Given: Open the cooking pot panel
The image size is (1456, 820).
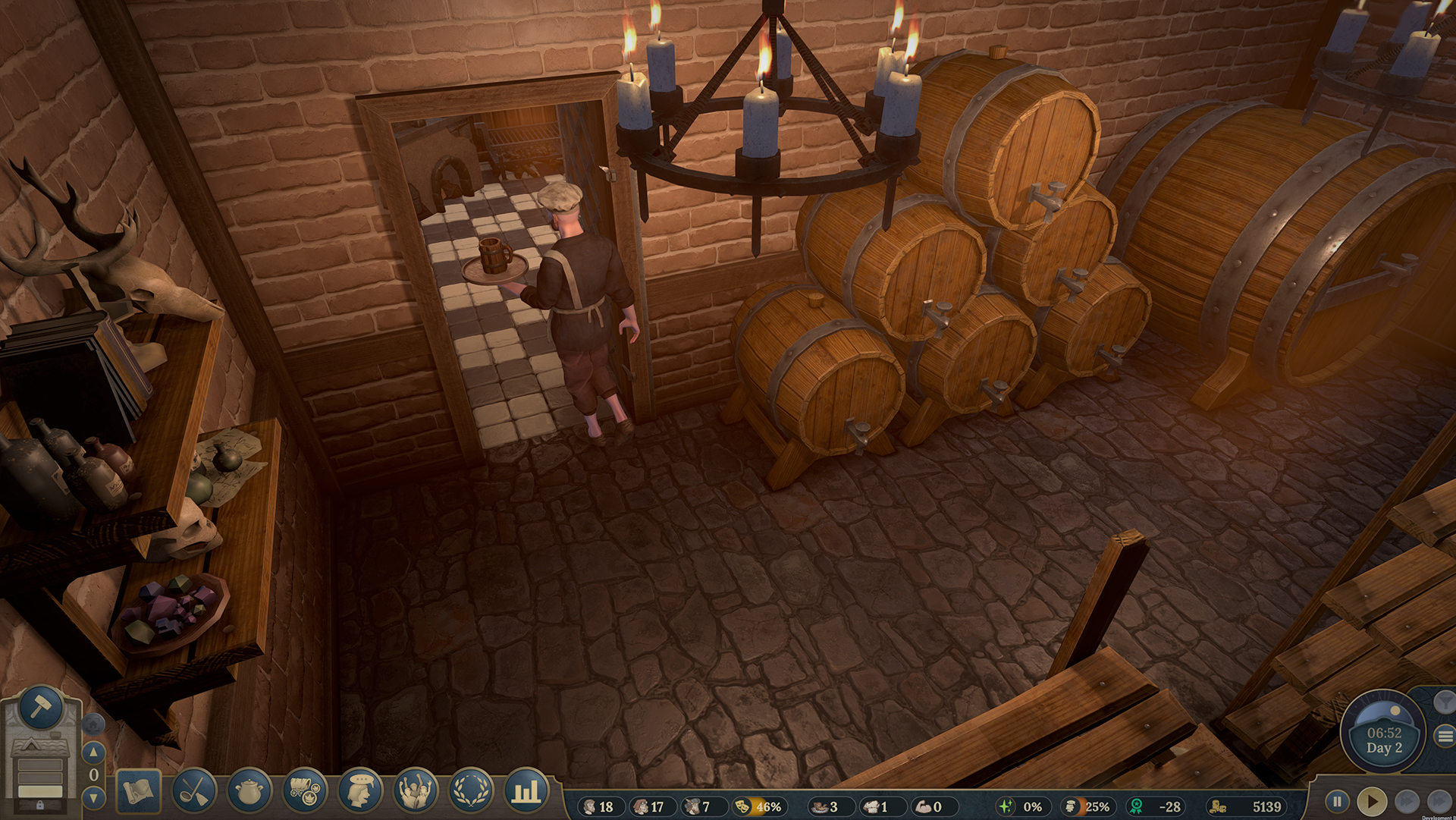Looking at the screenshot, I should [x=249, y=790].
